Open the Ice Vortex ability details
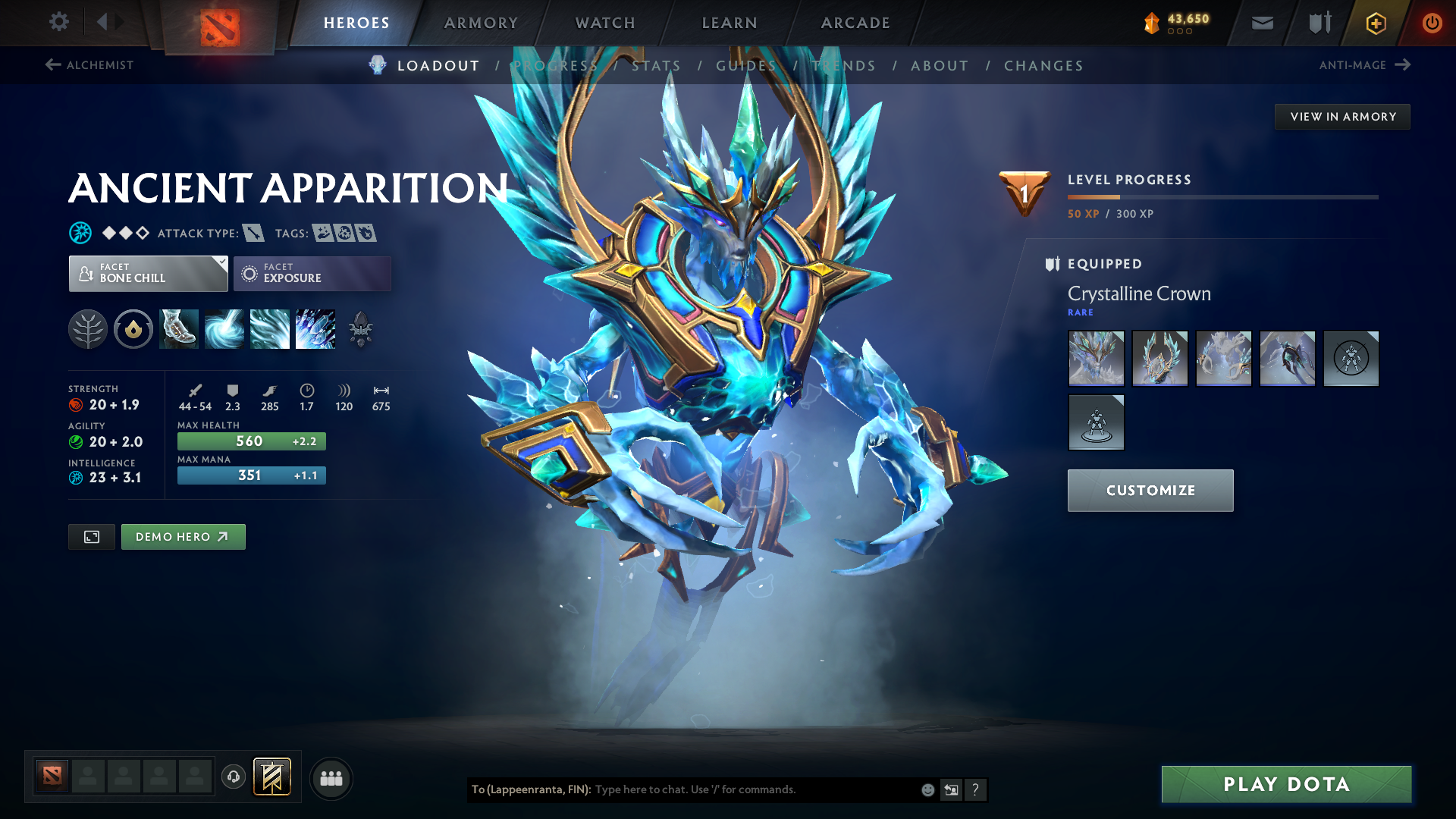The height and width of the screenshot is (819, 1456). pyautogui.click(x=224, y=329)
